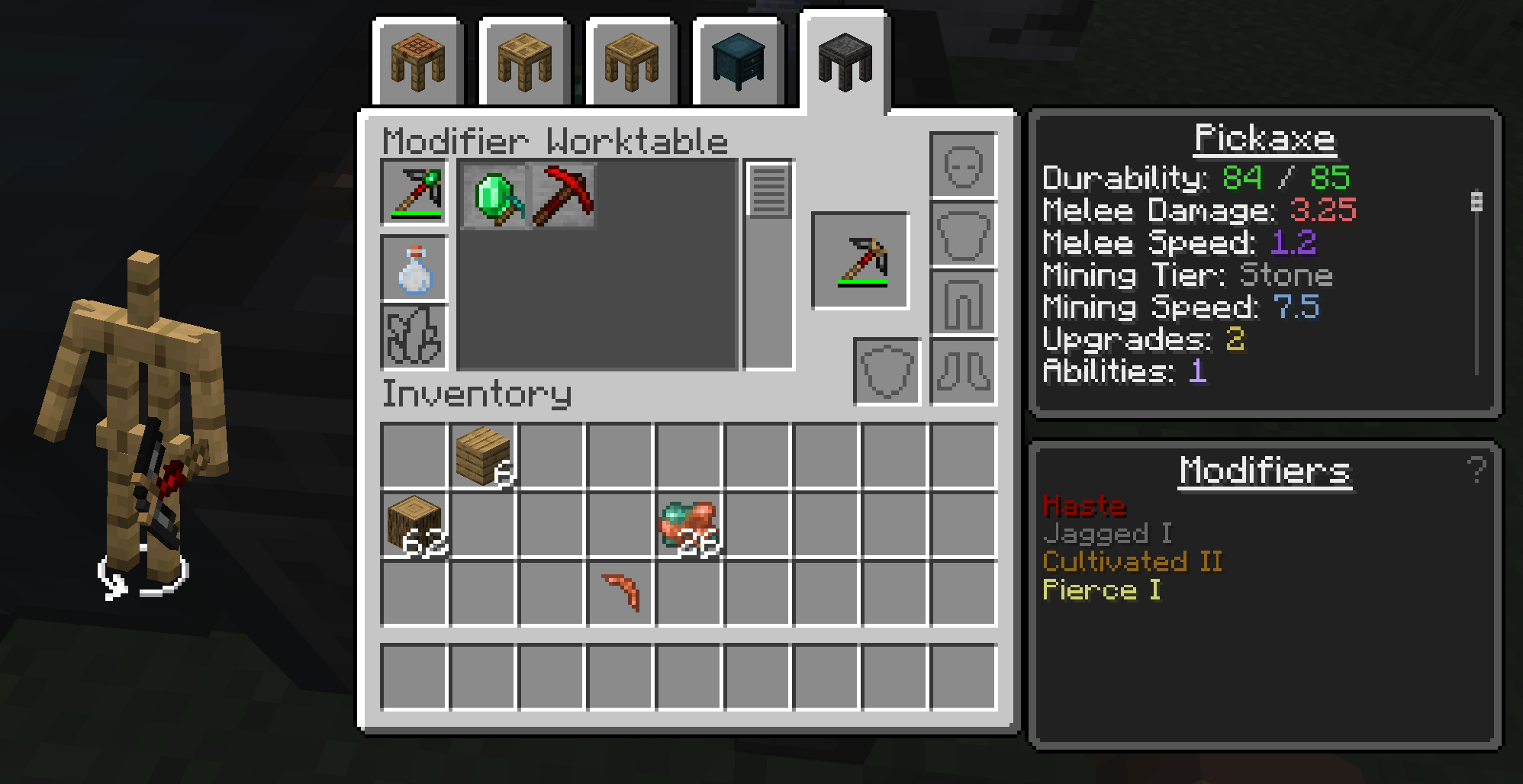Pick up the stack of 6 wooden planks

483,456
